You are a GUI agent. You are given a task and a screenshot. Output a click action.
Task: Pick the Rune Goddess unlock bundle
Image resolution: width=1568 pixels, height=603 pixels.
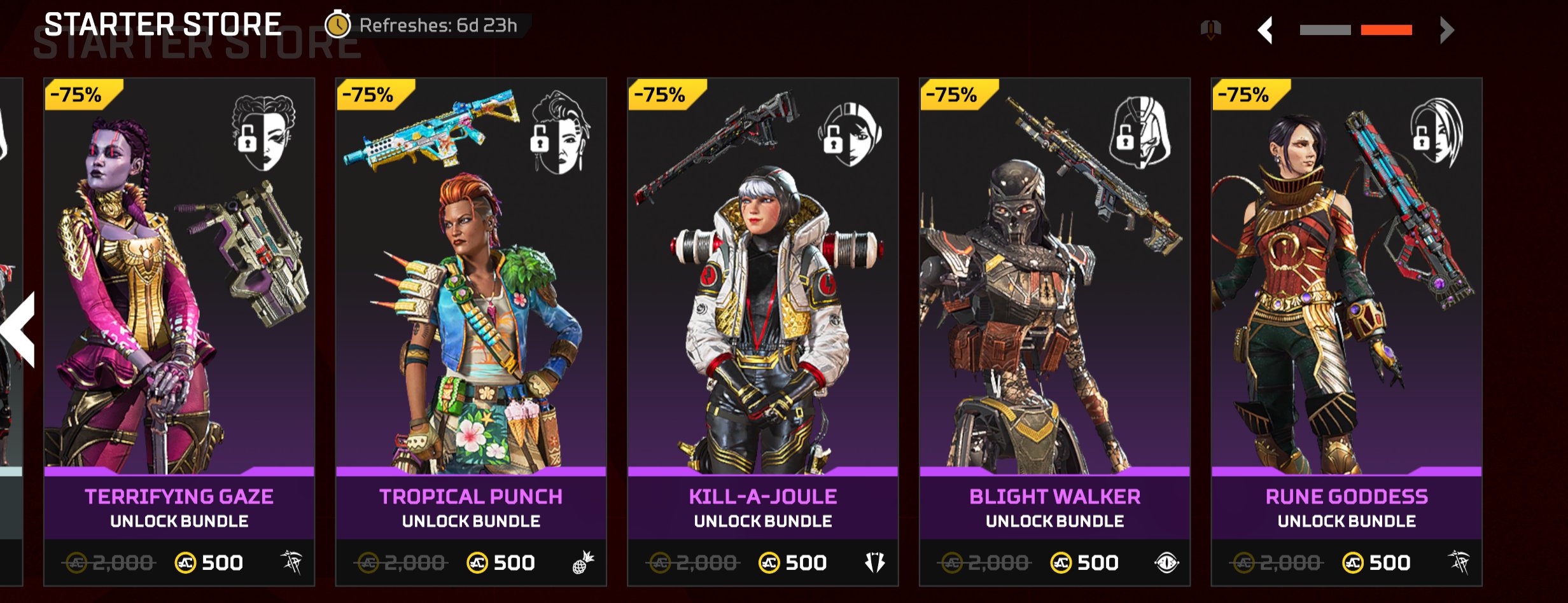click(1347, 331)
